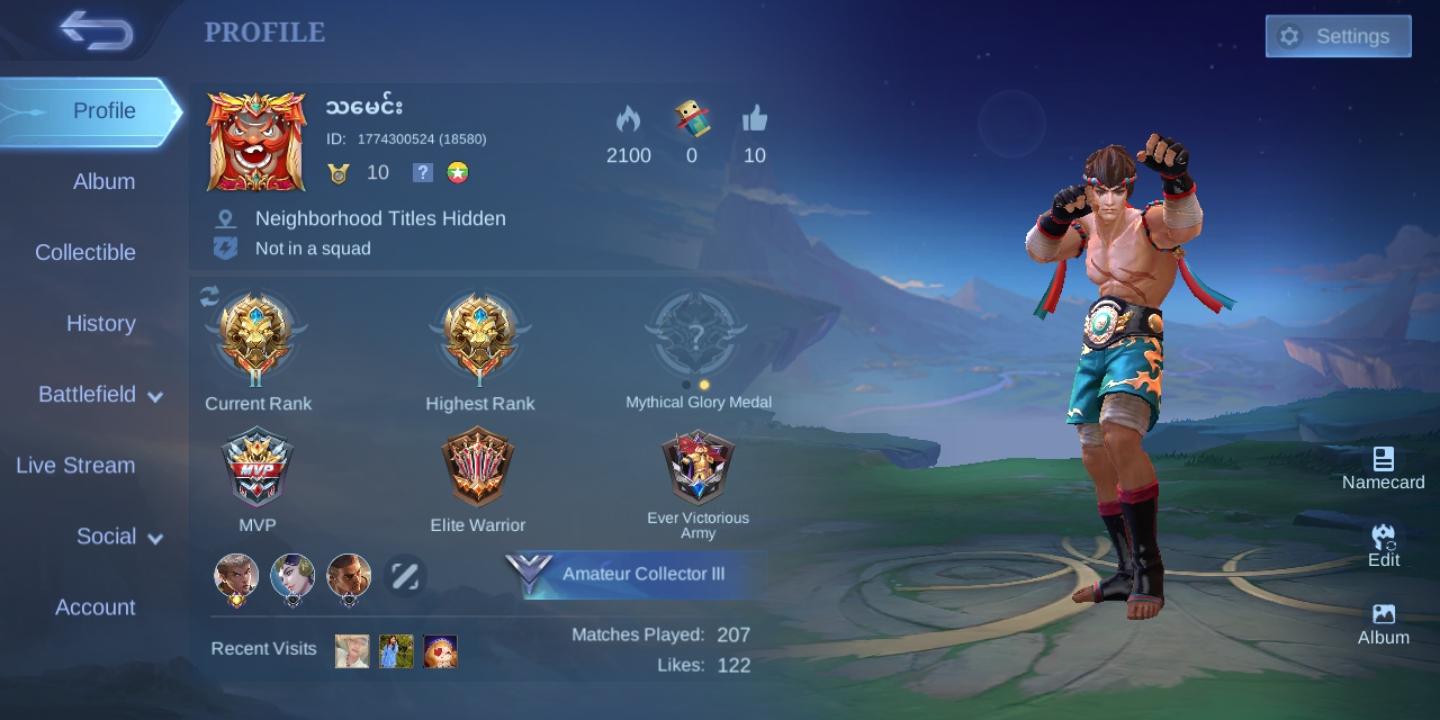This screenshot has width=1440, height=720.
Task: Click the Elite Warrior medal emblem
Action: 478,466
